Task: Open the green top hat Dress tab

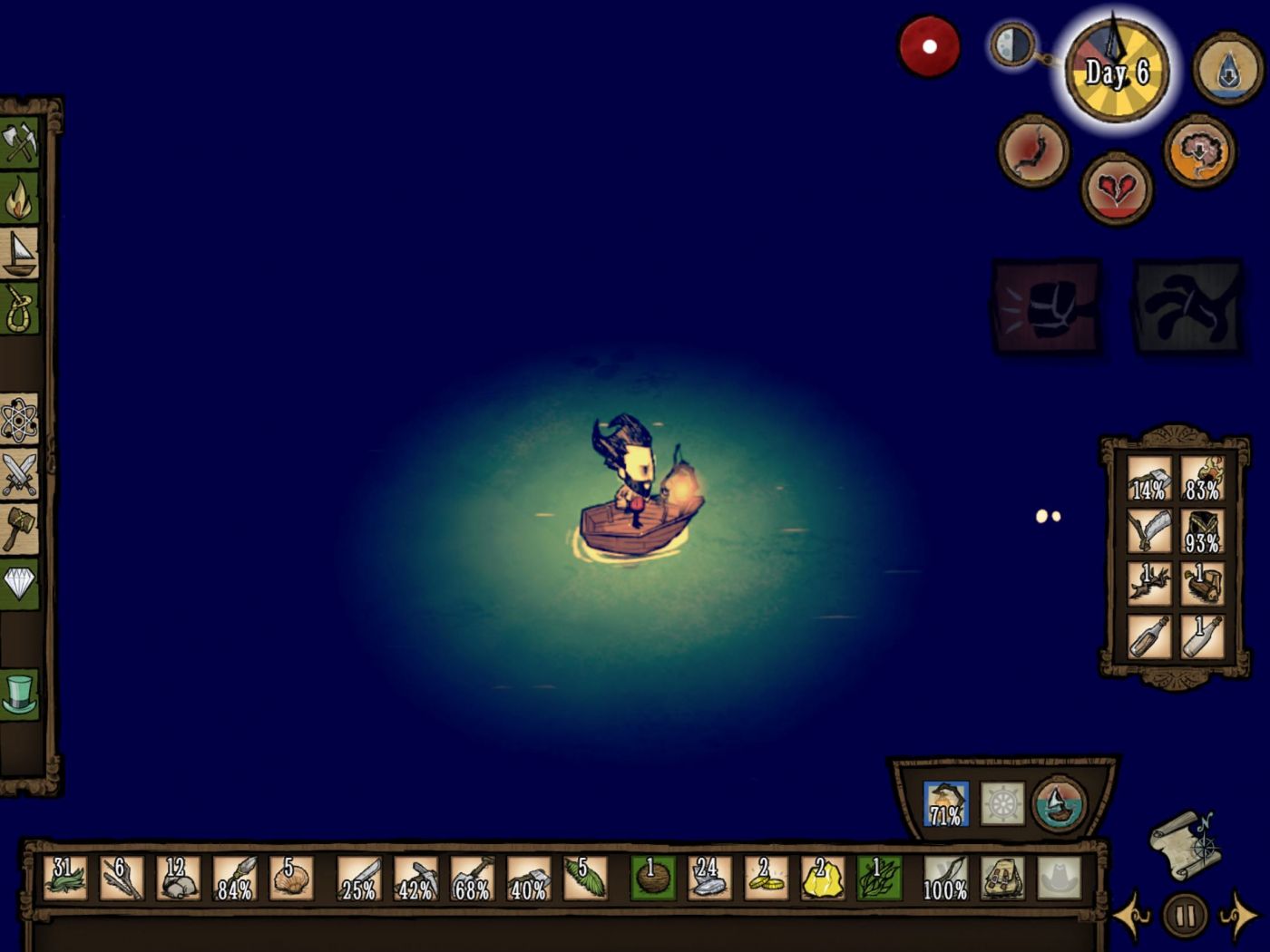Action: click(x=19, y=694)
